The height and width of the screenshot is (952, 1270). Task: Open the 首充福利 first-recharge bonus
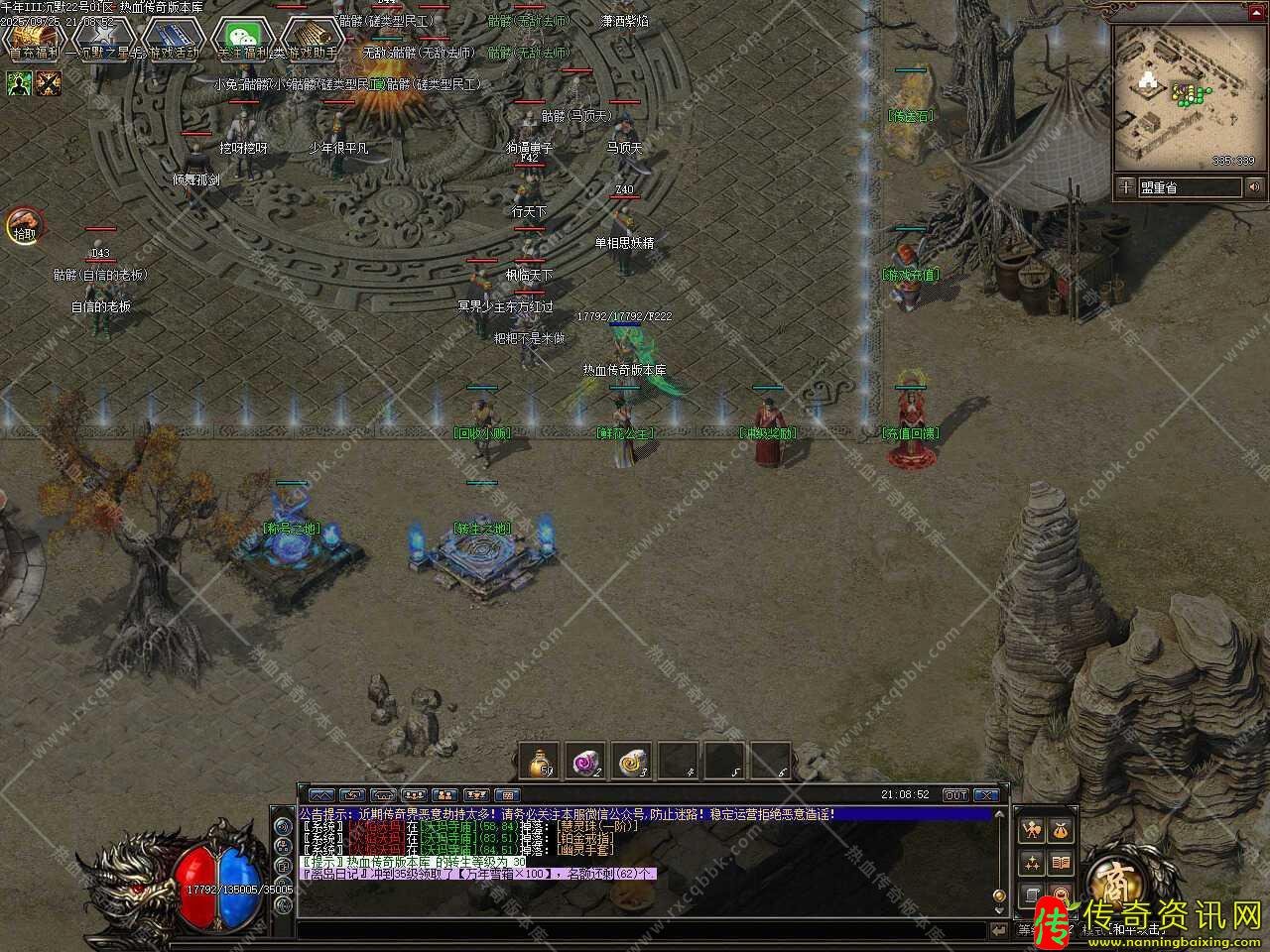(34, 39)
